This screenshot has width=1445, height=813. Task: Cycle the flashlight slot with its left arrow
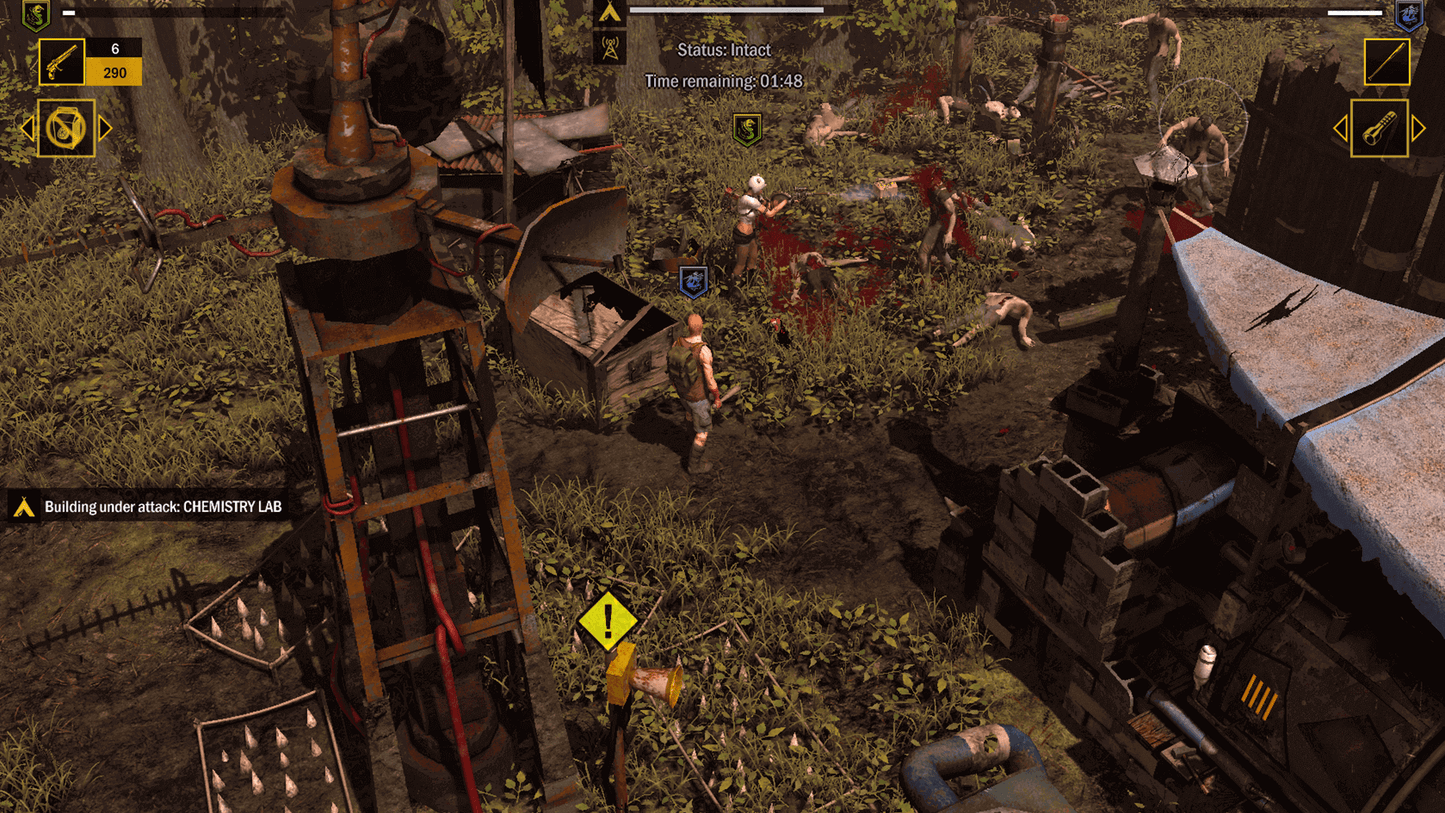[x=1341, y=128]
